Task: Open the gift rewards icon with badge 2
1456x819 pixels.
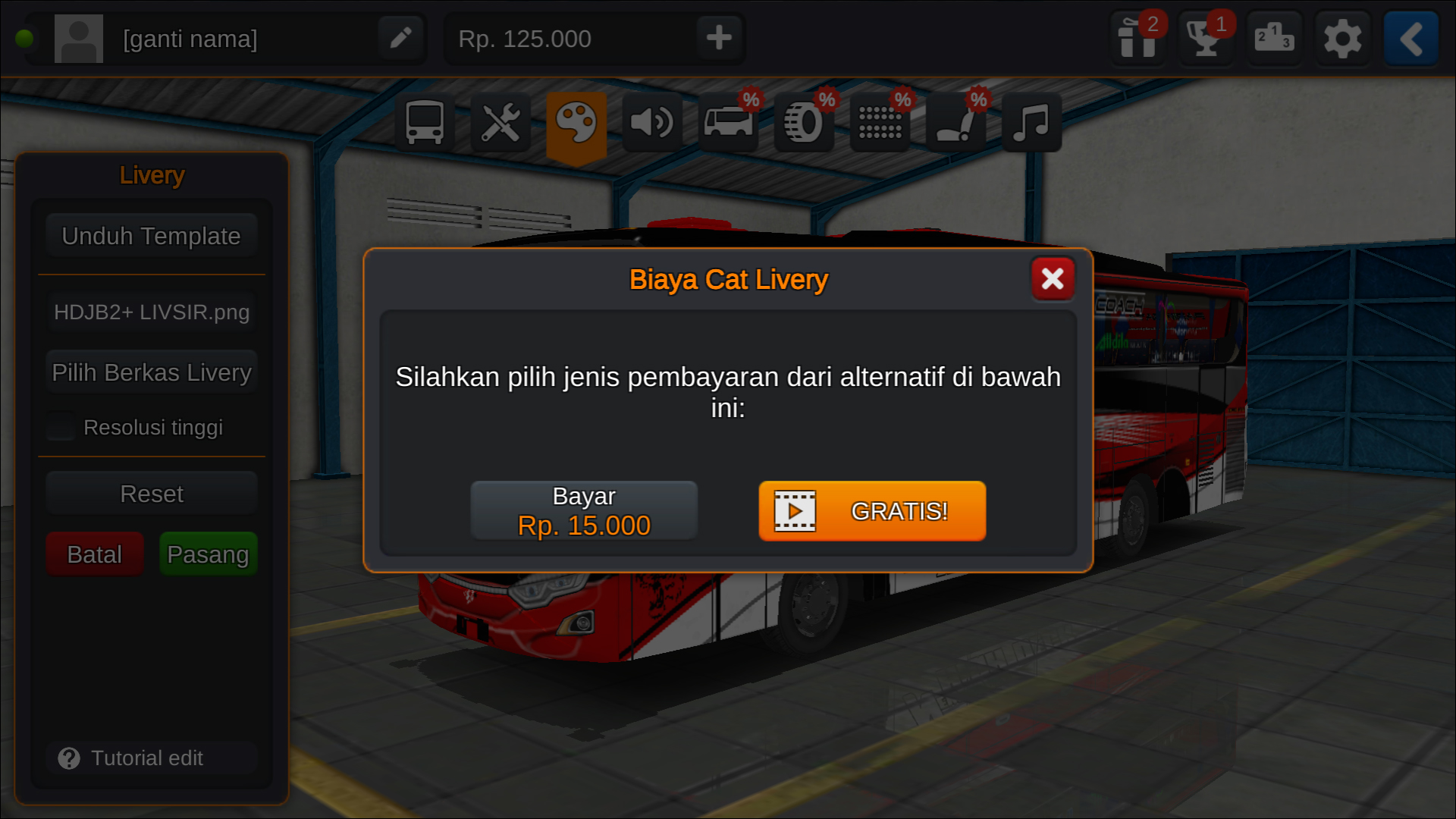Action: pos(1137,38)
